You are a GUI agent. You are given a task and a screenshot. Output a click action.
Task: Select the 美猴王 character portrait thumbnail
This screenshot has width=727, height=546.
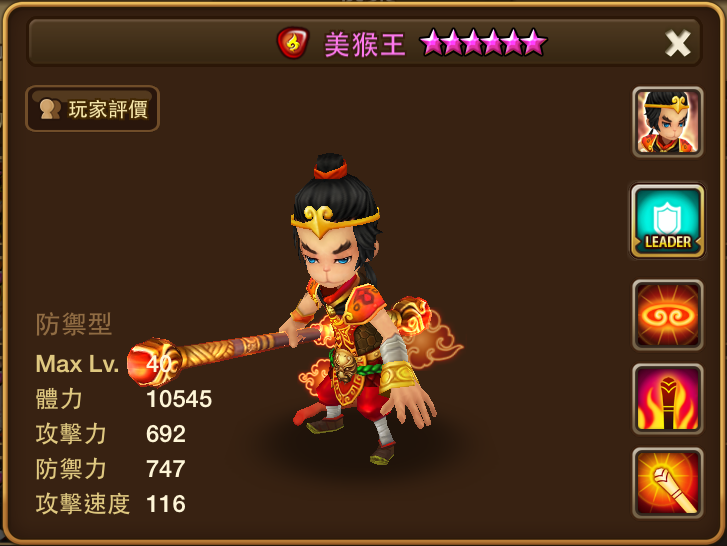667,122
